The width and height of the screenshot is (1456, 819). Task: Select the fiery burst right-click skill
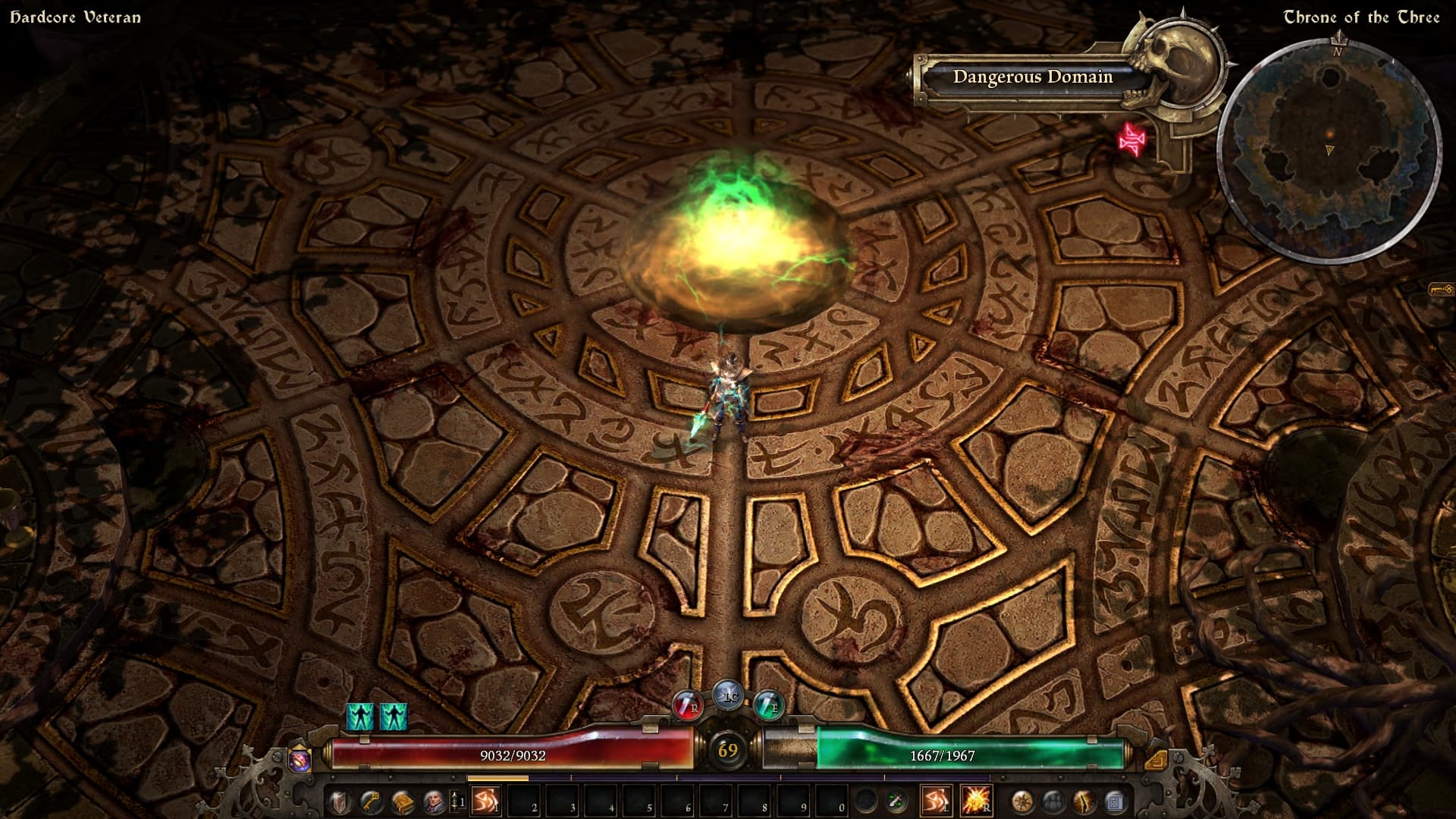click(975, 801)
